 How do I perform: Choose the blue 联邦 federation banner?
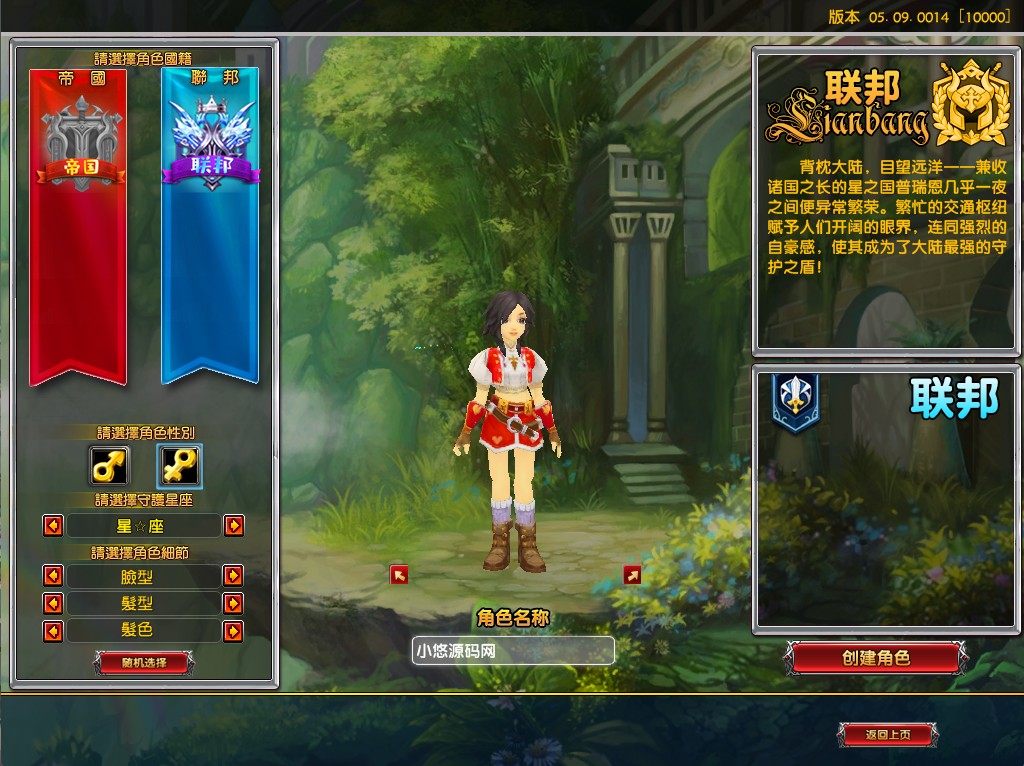coord(210,226)
